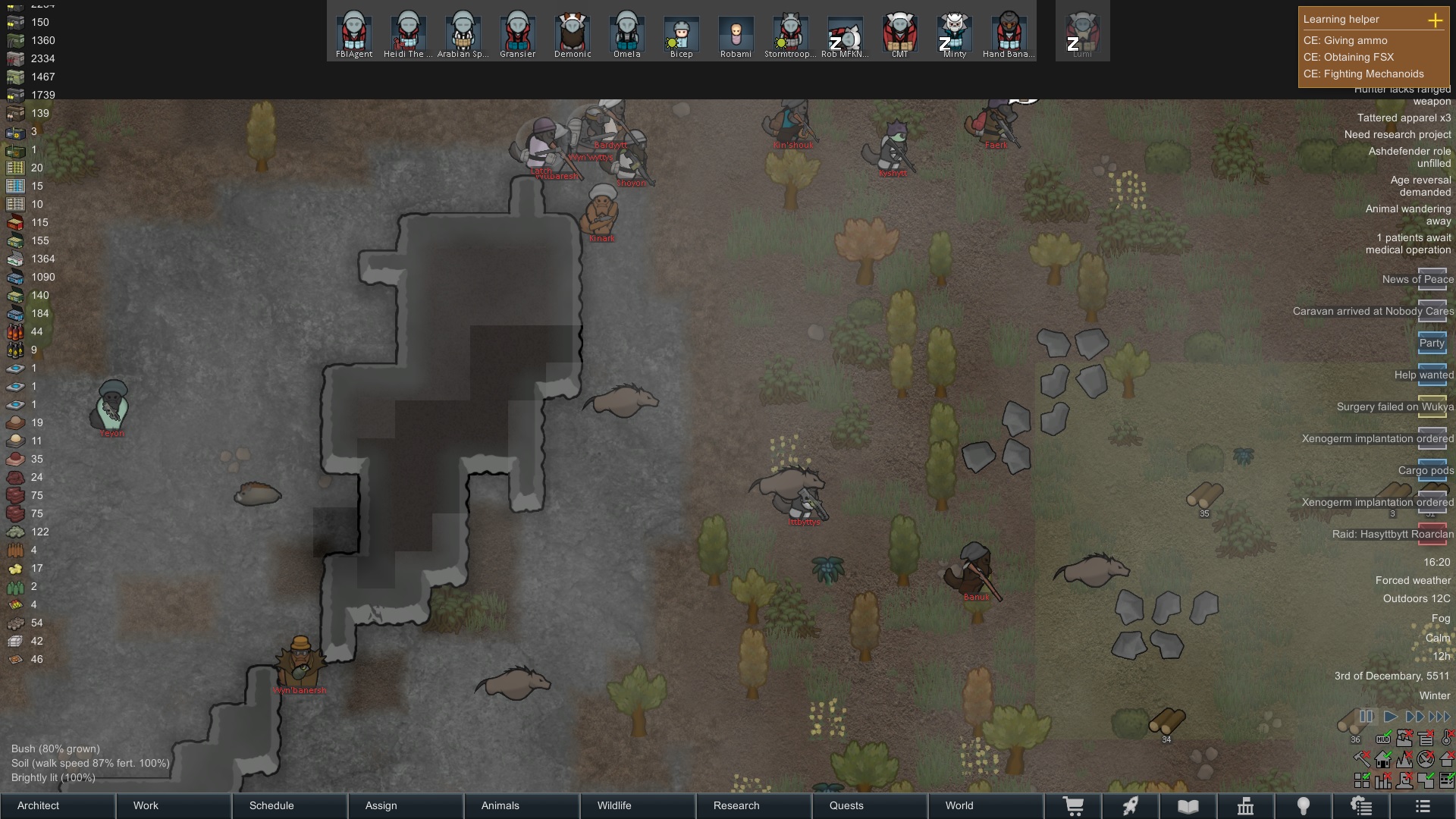The width and height of the screenshot is (1456, 819).
Task: Open the shopping cart menu button
Action: (x=1073, y=806)
